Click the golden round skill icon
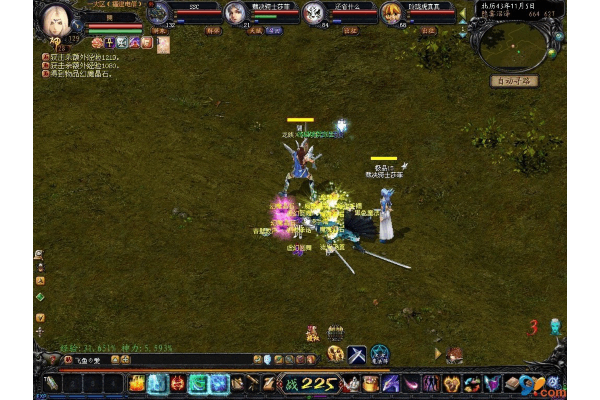Viewport: 600px width, 400px height. [x=336, y=353]
